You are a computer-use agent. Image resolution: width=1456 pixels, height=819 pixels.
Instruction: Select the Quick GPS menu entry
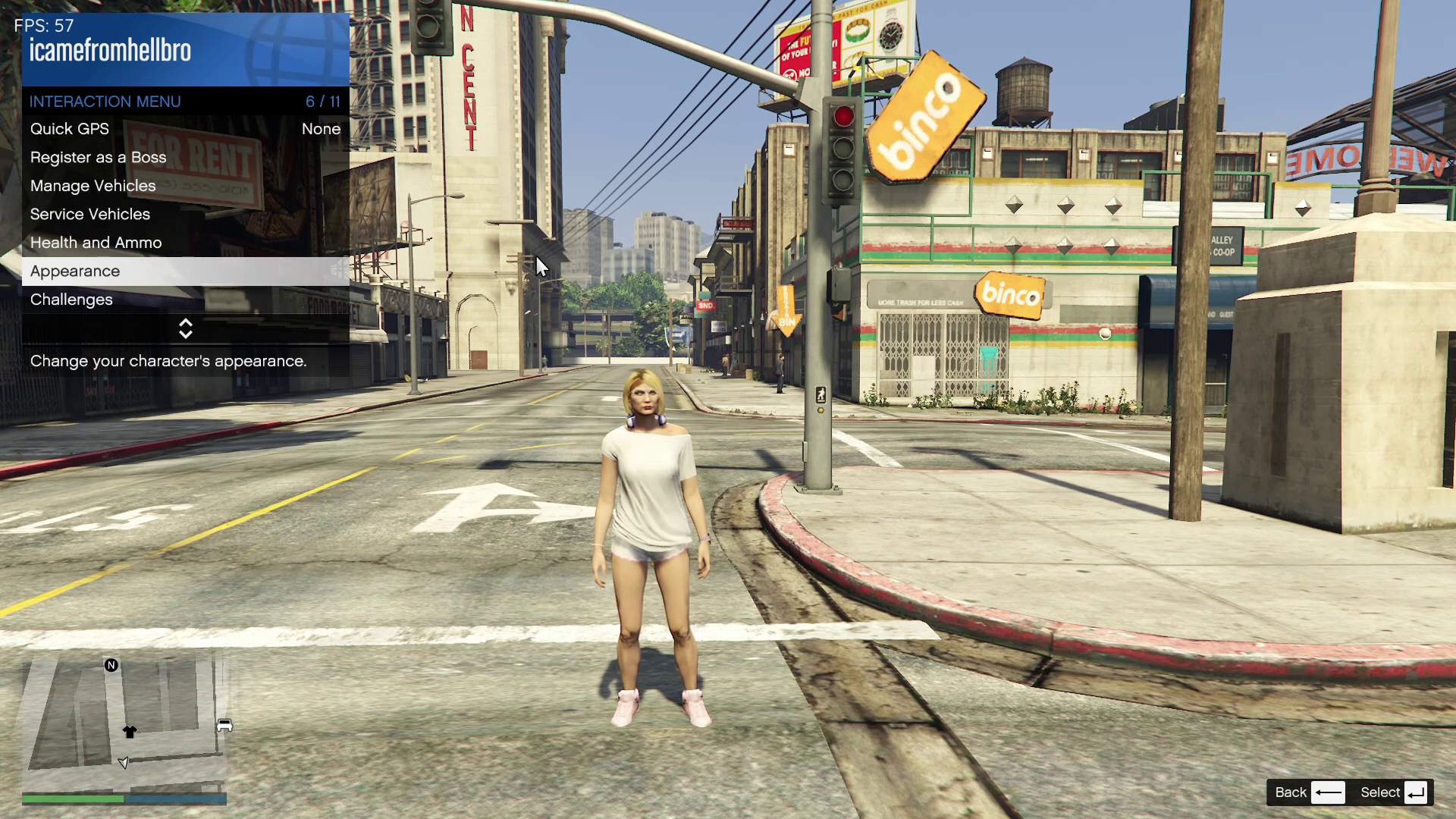pyautogui.click(x=185, y=129)
